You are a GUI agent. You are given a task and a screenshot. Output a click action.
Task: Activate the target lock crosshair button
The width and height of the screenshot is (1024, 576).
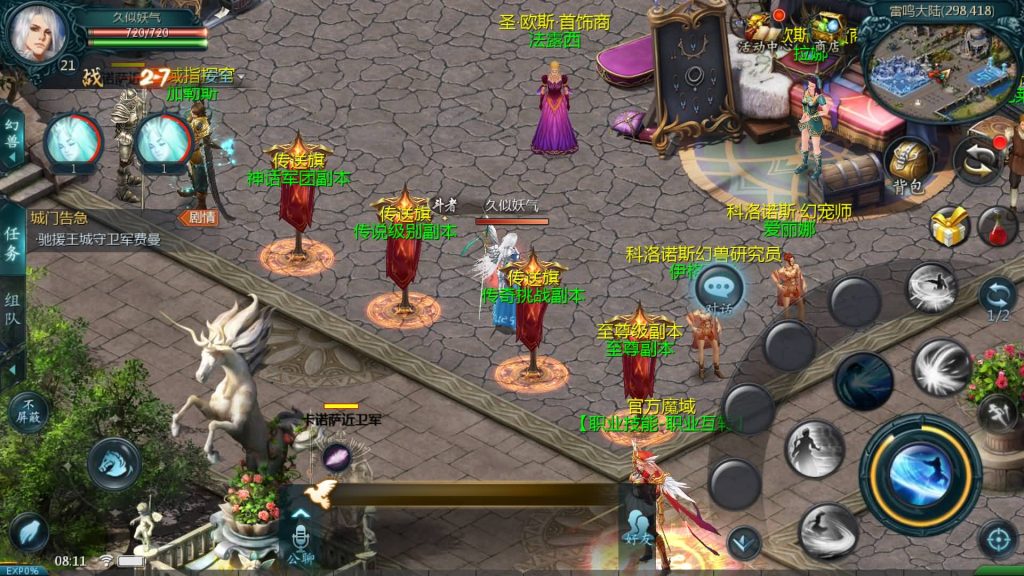coord(997,540)
